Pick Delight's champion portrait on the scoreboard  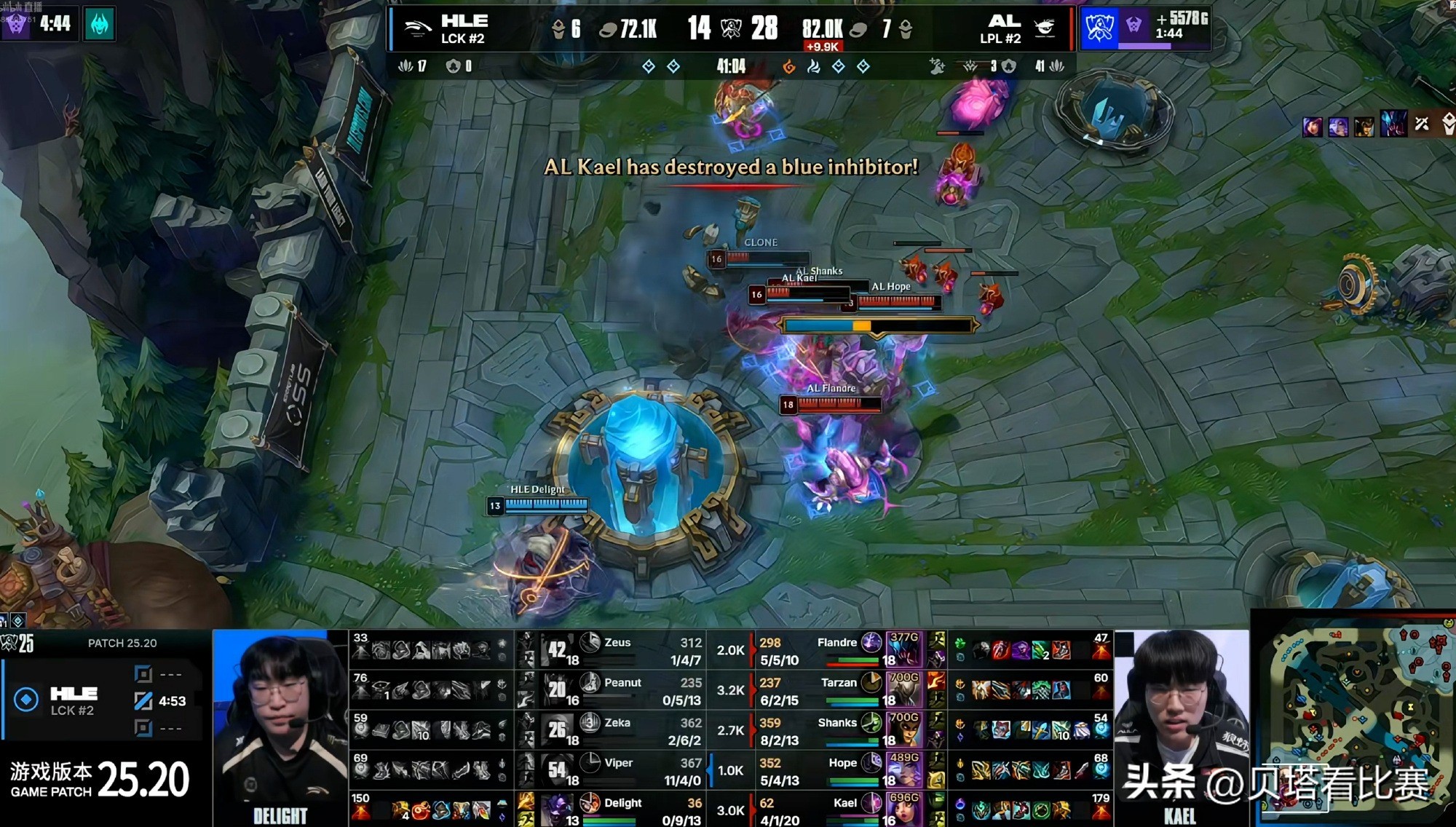tap(558, 809)
